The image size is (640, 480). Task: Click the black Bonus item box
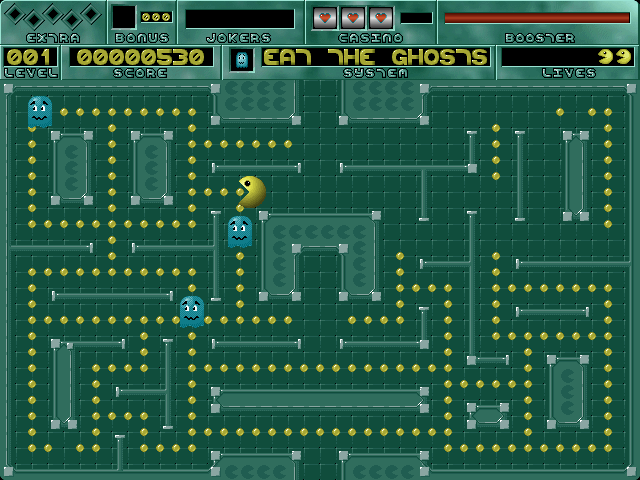coord(124,17)
